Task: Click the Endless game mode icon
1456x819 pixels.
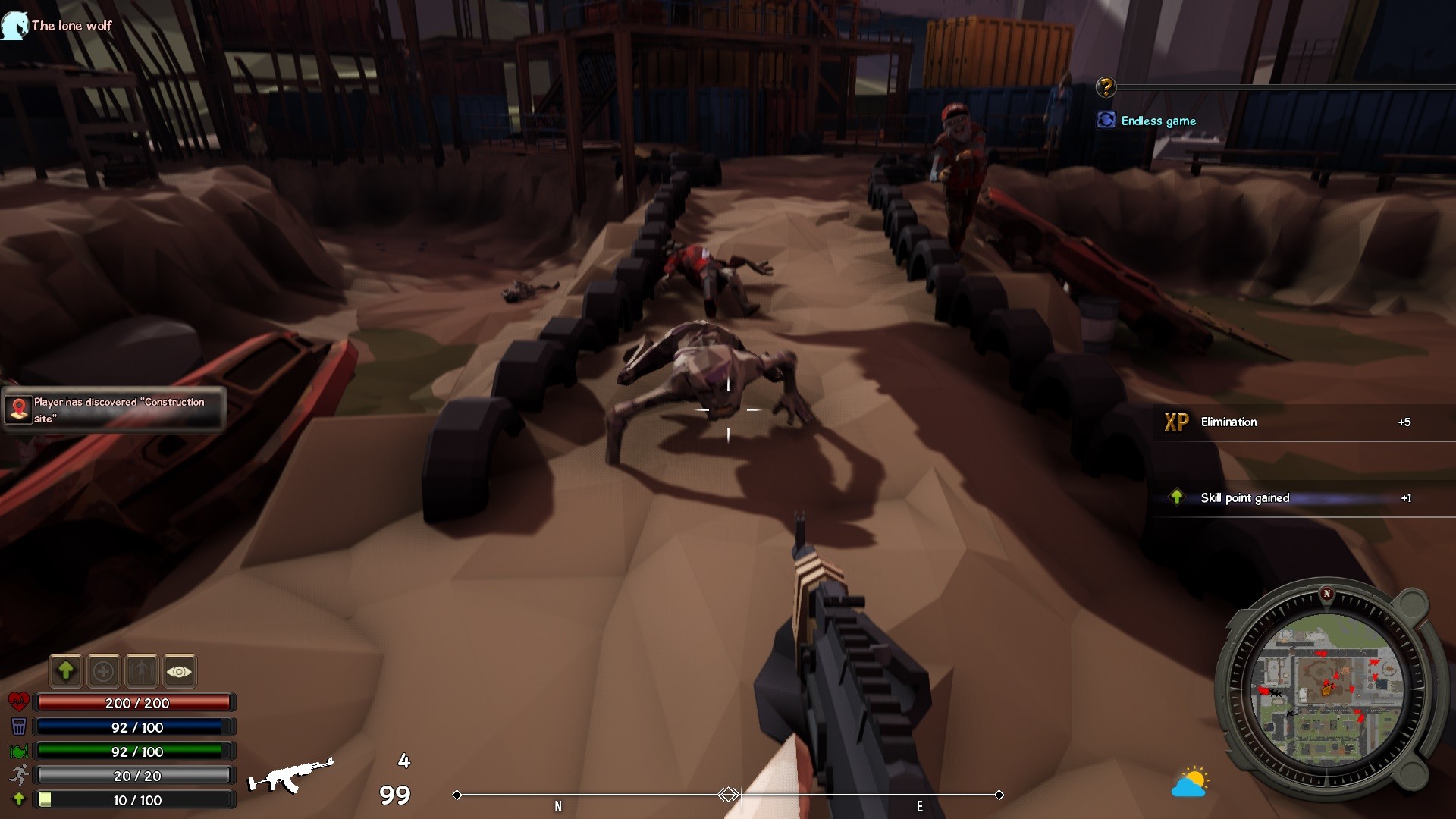Action: 1106,119
